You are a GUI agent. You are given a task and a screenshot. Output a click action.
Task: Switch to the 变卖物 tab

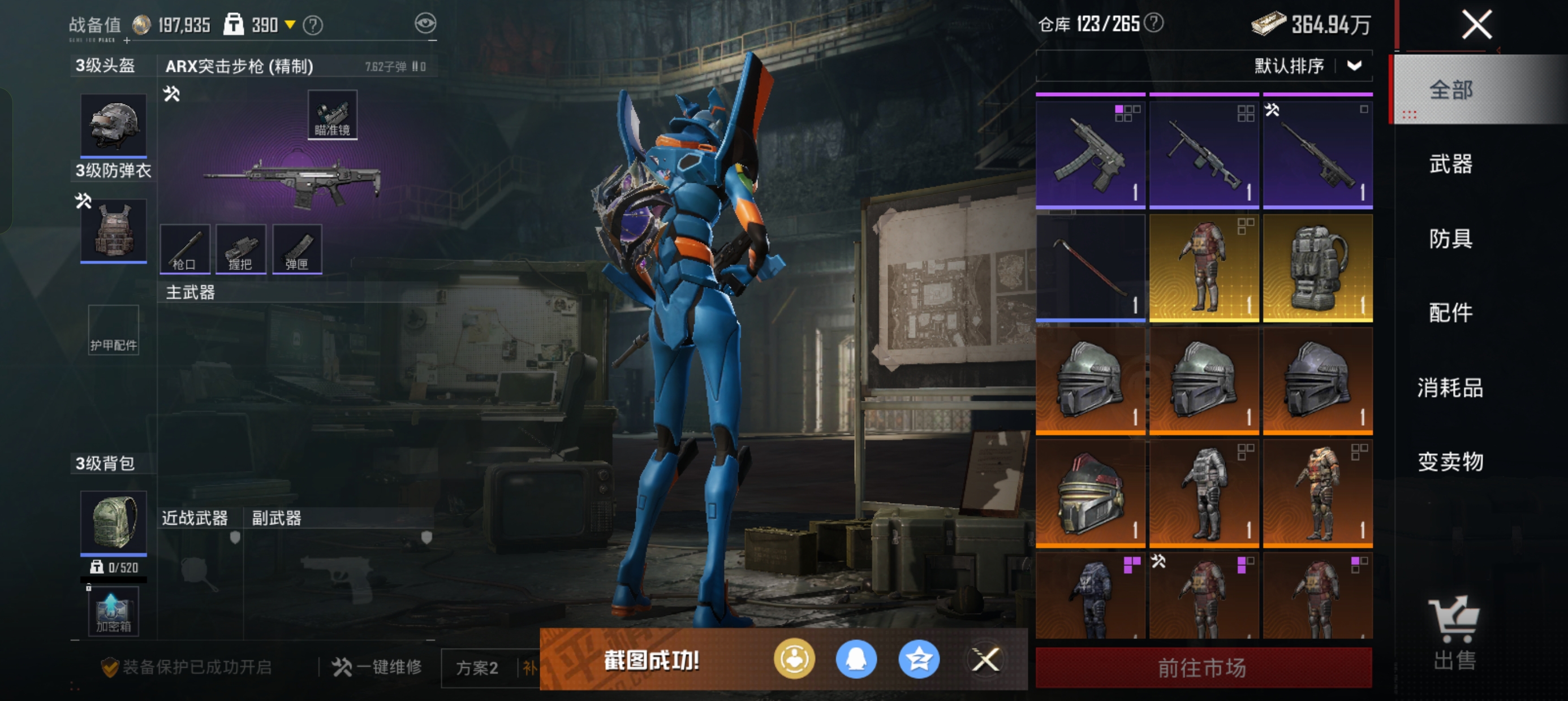click(x=1450, y=462)
